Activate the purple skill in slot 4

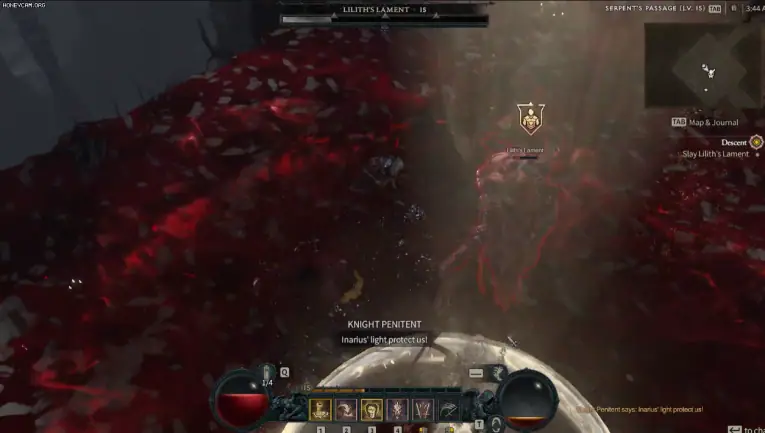(396, 409)
